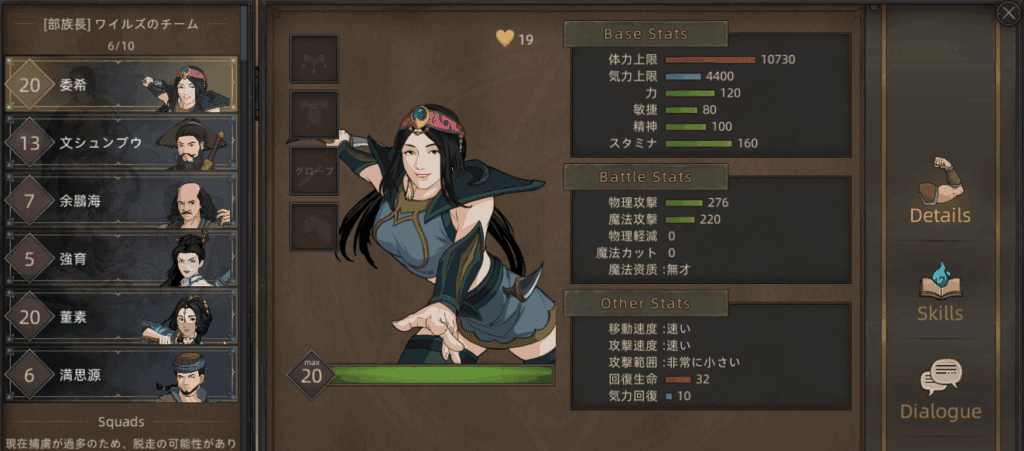Click the グローブ glove equipment slot

click(x=314, y=171)
